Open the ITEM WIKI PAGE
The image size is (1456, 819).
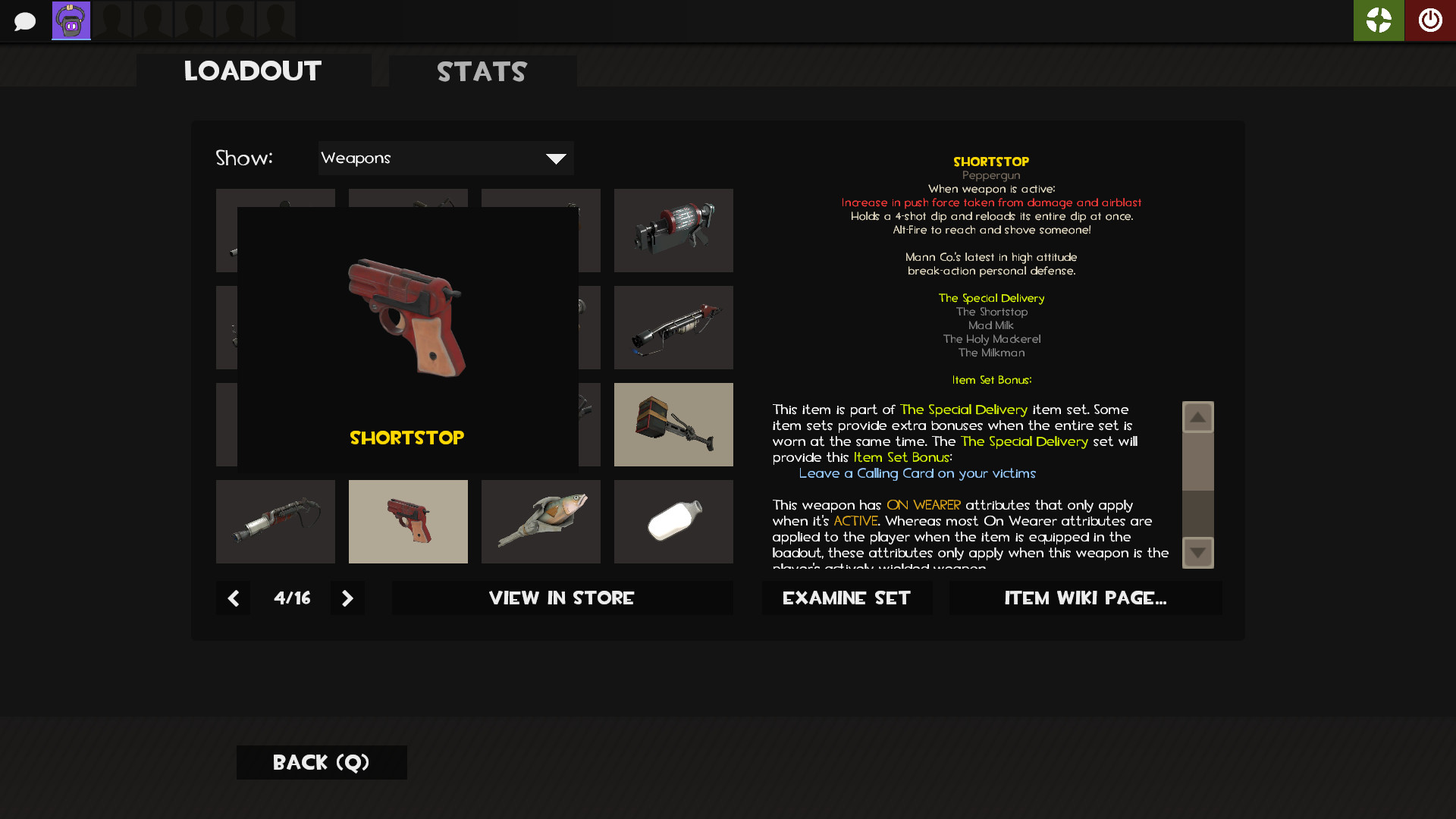1085,598
